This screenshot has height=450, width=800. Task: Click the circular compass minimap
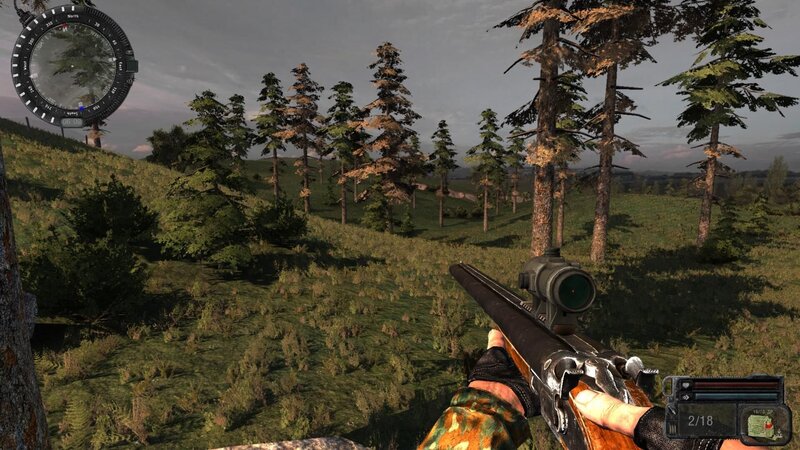[x=72, y=65]
